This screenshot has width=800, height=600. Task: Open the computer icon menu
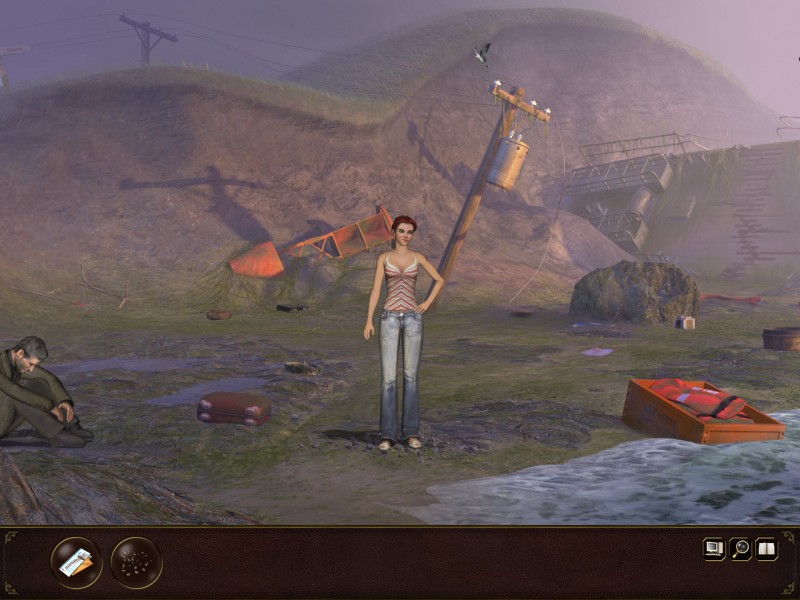coord(714,548)
